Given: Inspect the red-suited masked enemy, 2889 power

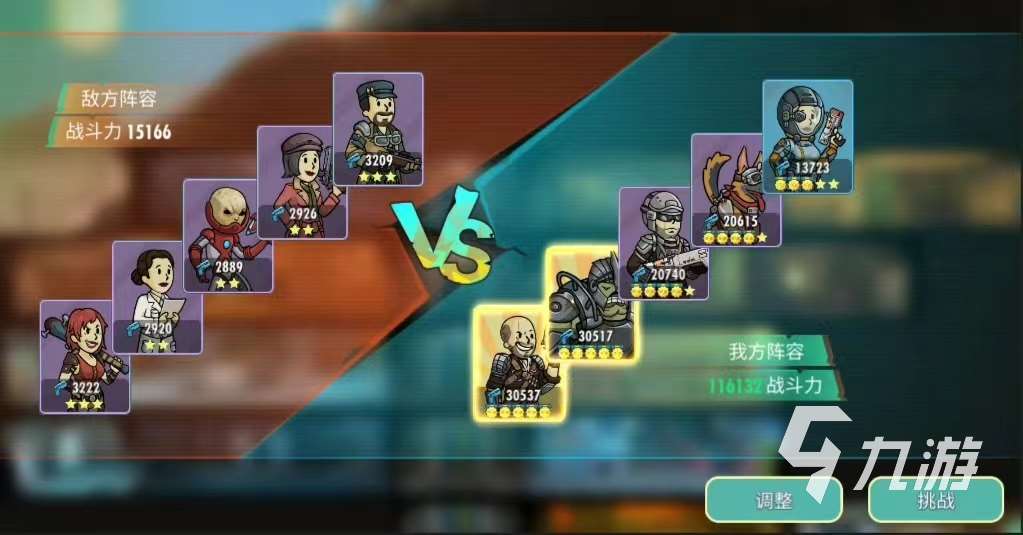Looking at the screenshot, I should (x=227, y=236).
